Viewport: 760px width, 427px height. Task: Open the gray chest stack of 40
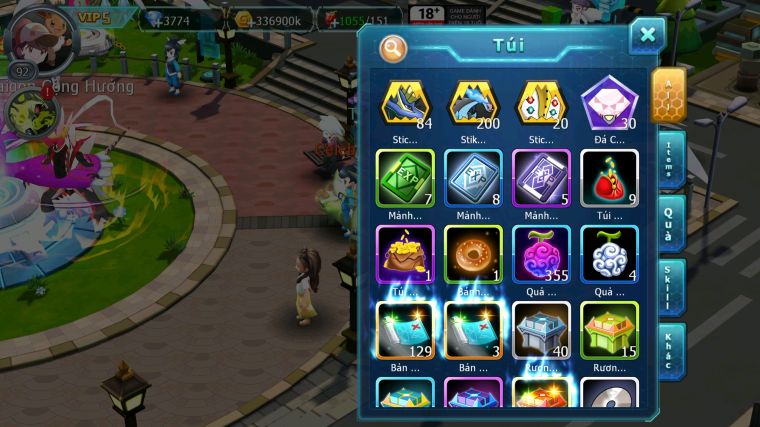tap(541, 330)
